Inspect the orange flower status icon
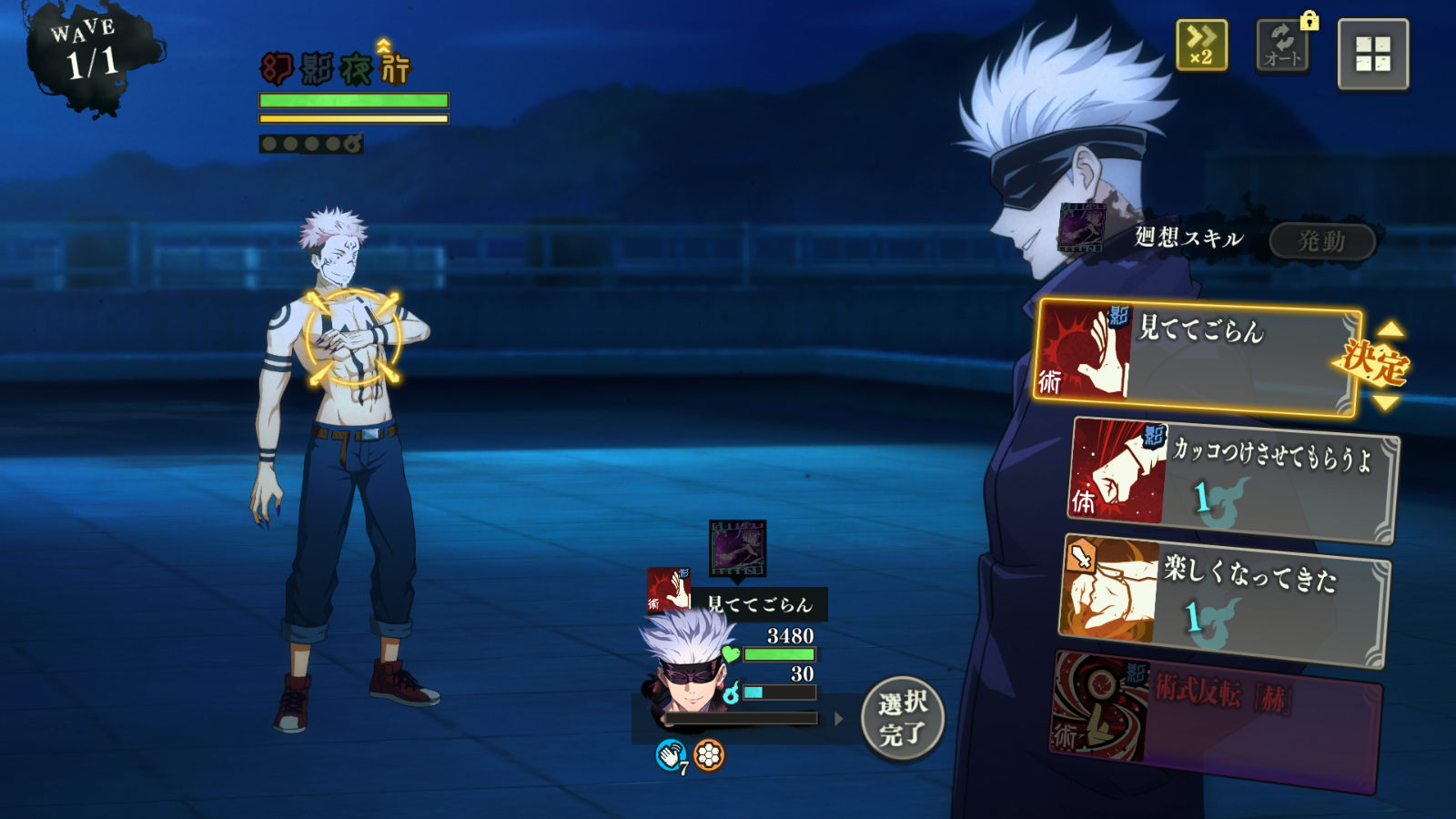This screenshot has width=1456, height=819. 709,754
